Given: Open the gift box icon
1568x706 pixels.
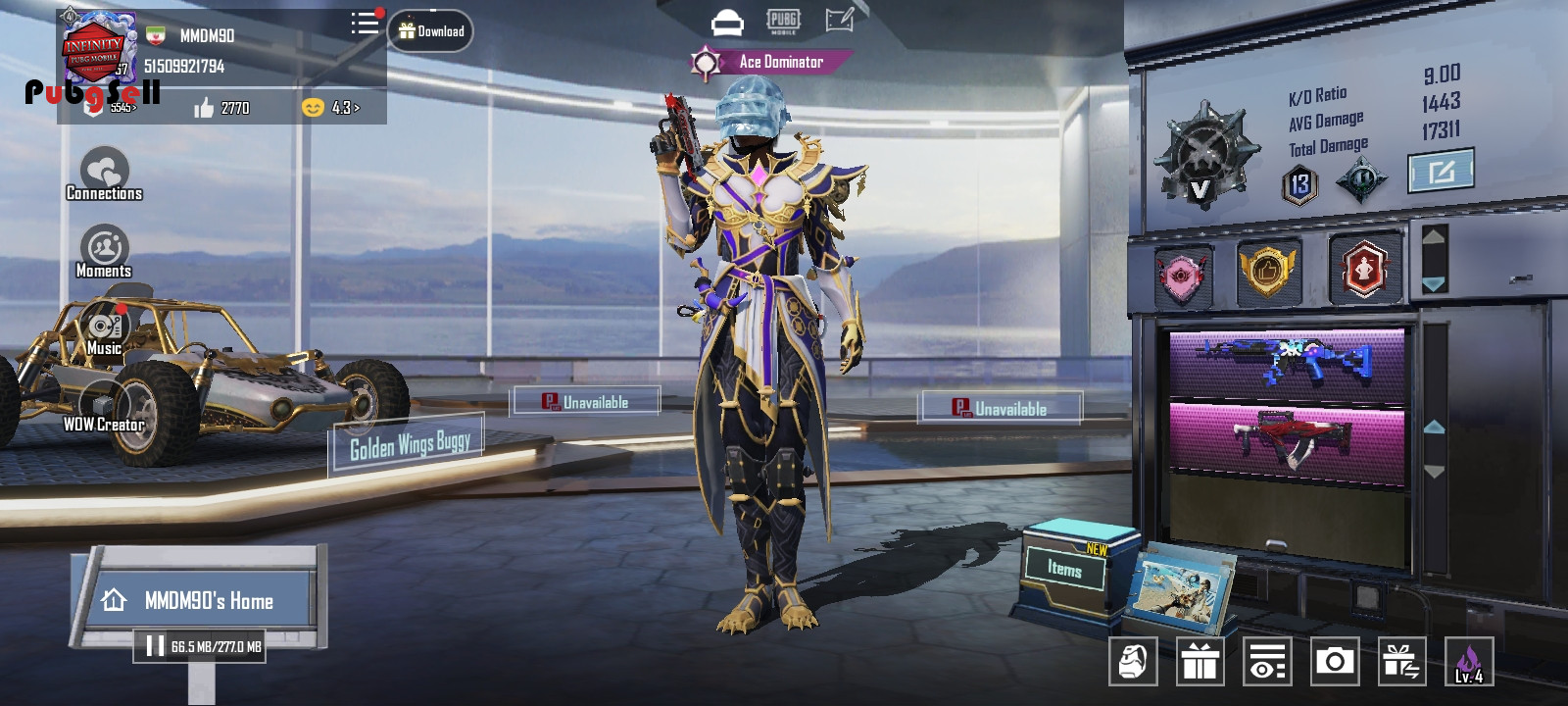Looking at the screenshot, I should [x=1200, y=662].
